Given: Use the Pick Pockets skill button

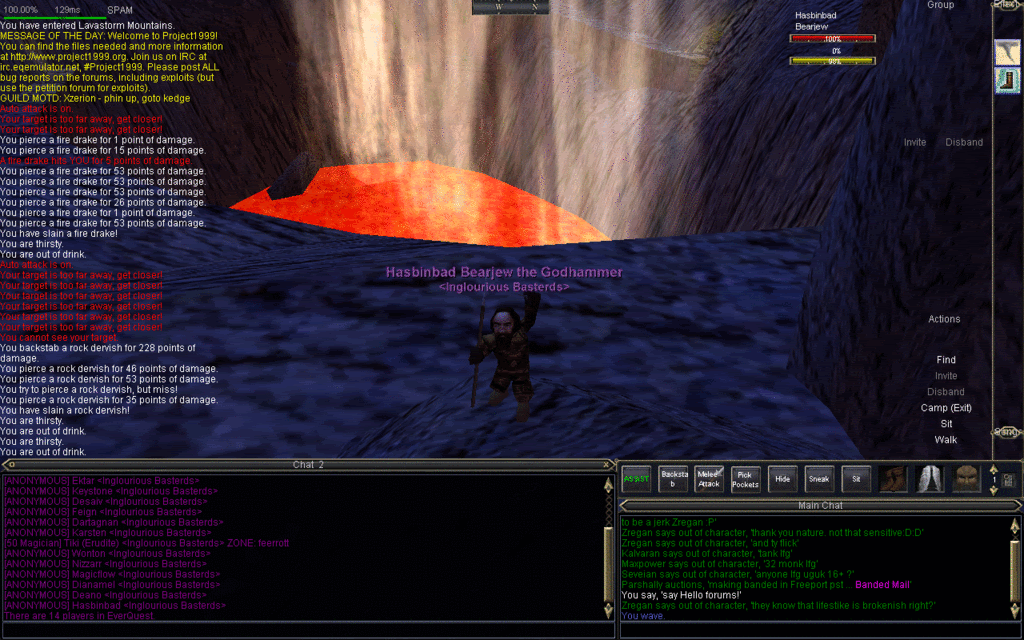Looking at the screenshot, I should 745,479.
